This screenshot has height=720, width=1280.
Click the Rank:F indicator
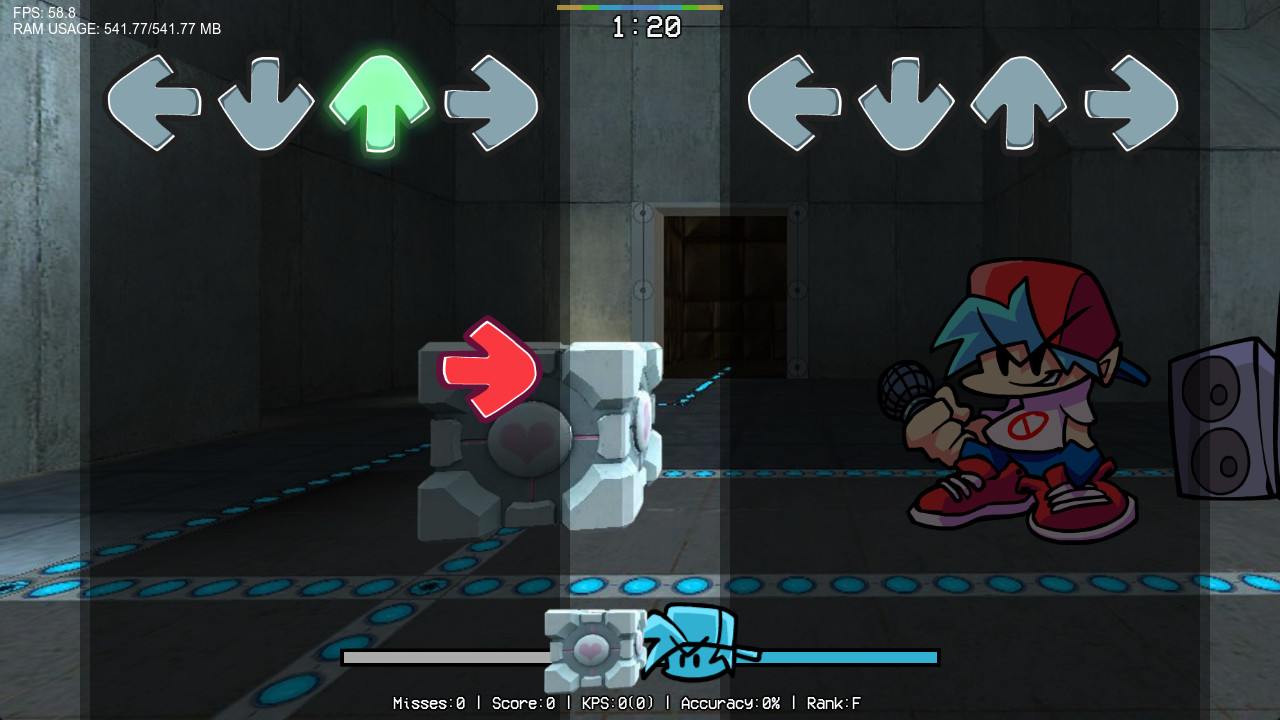pos(836,702)
